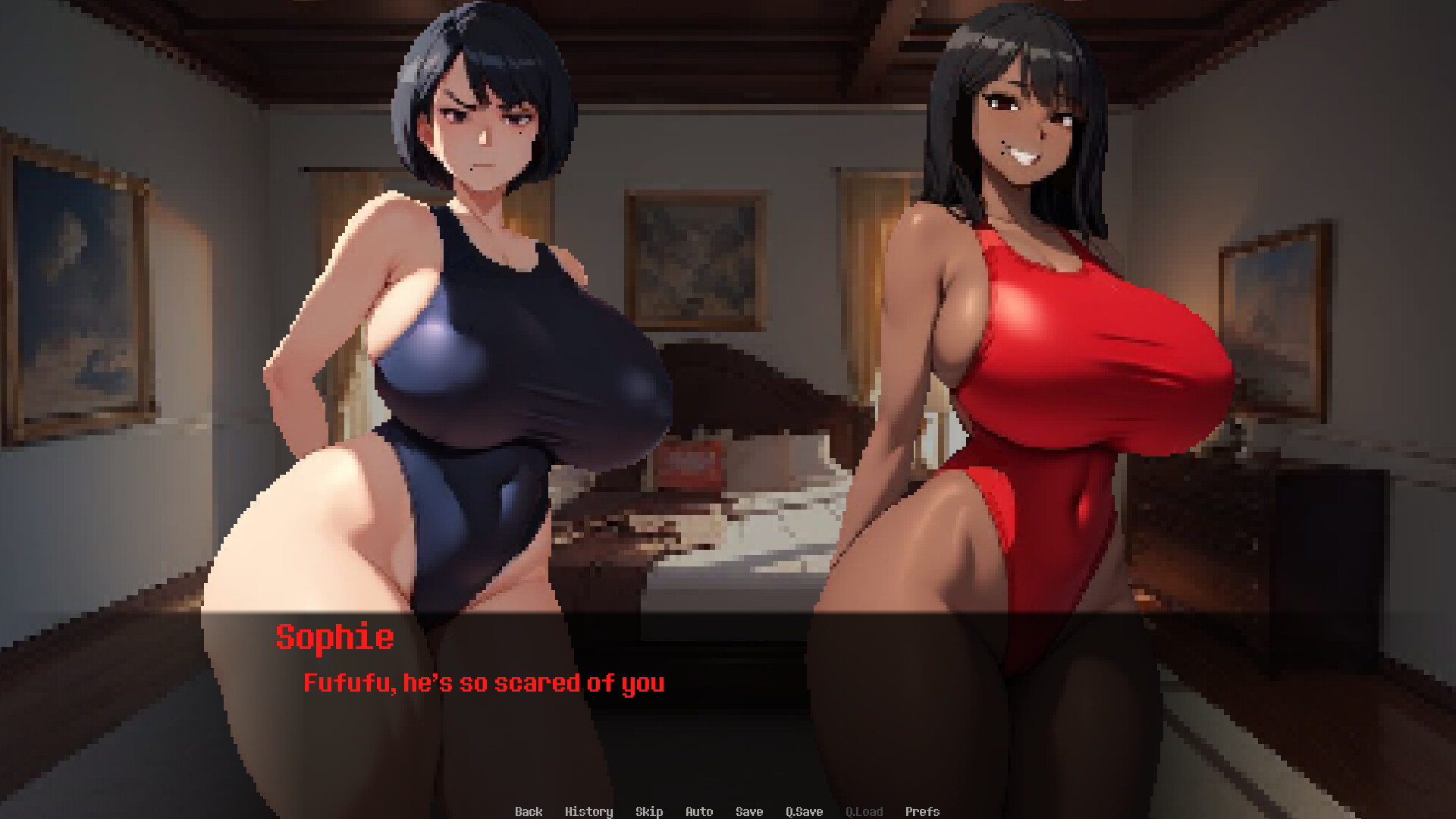Screen dimensions: 1456x819
Task: Enable Auto advance mode
Action: [x=698, y=811]
